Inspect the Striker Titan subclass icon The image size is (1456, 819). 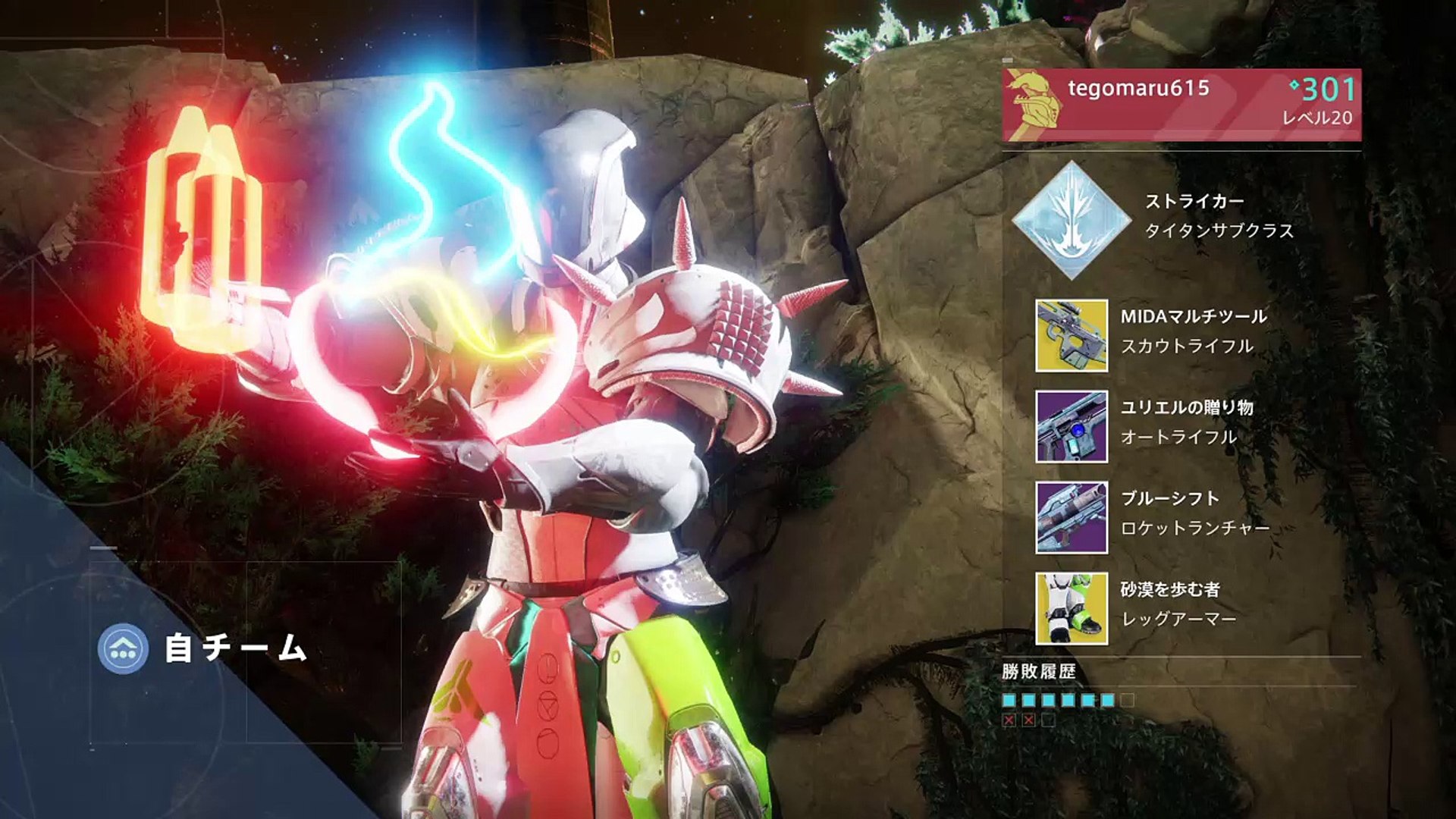click(x=1072, y=220)
